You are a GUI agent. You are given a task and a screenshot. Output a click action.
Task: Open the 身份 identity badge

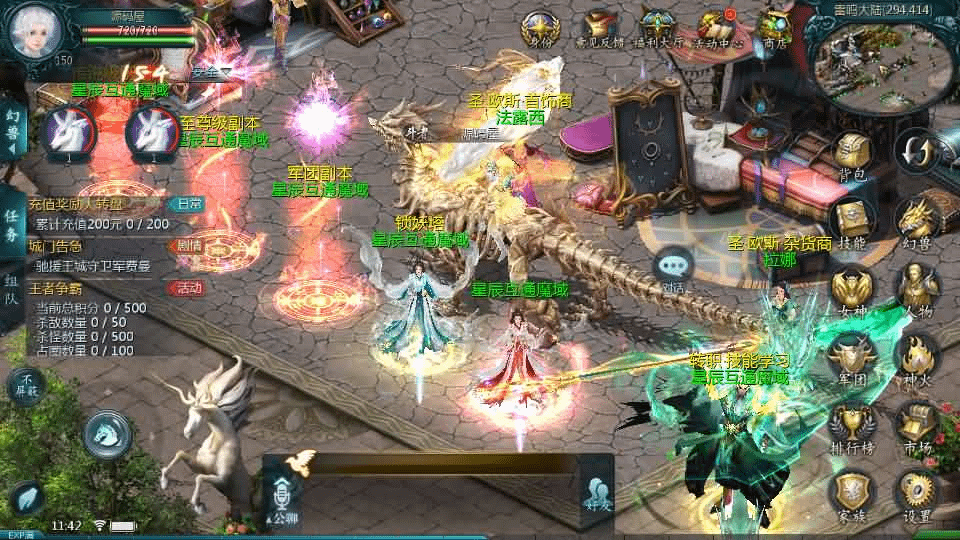pyautogui.click(x=540, y=28)
